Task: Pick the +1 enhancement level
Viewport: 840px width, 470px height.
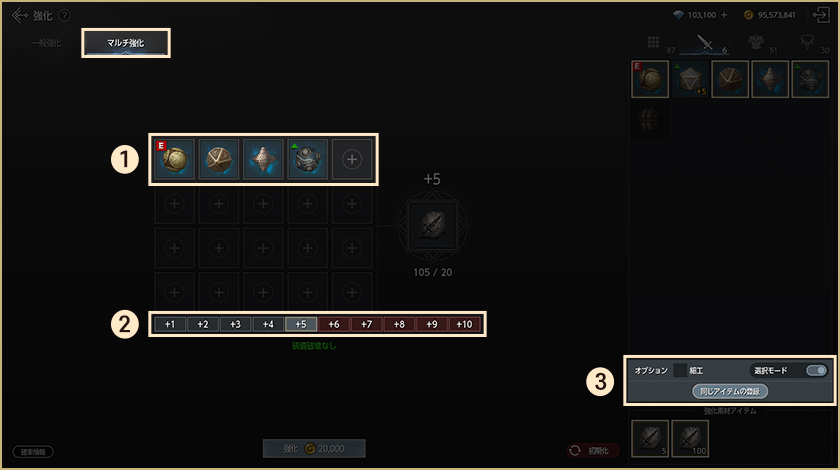Action: pos(170,324)
